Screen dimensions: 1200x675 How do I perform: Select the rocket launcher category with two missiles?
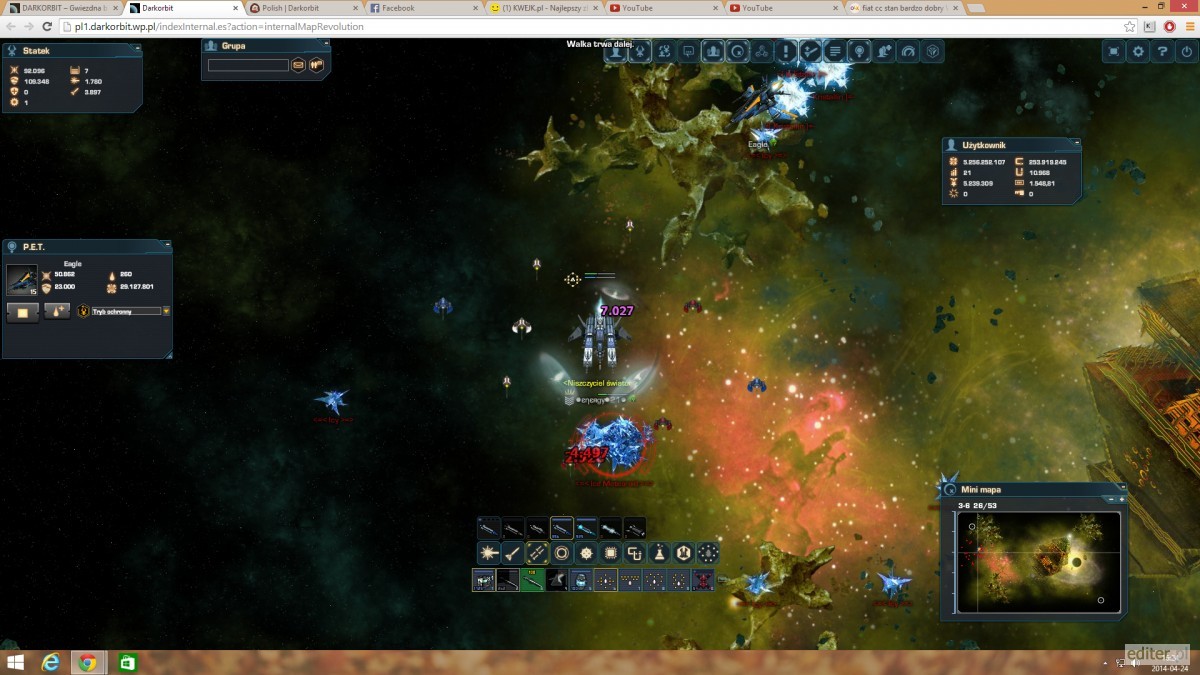(537, 553)
